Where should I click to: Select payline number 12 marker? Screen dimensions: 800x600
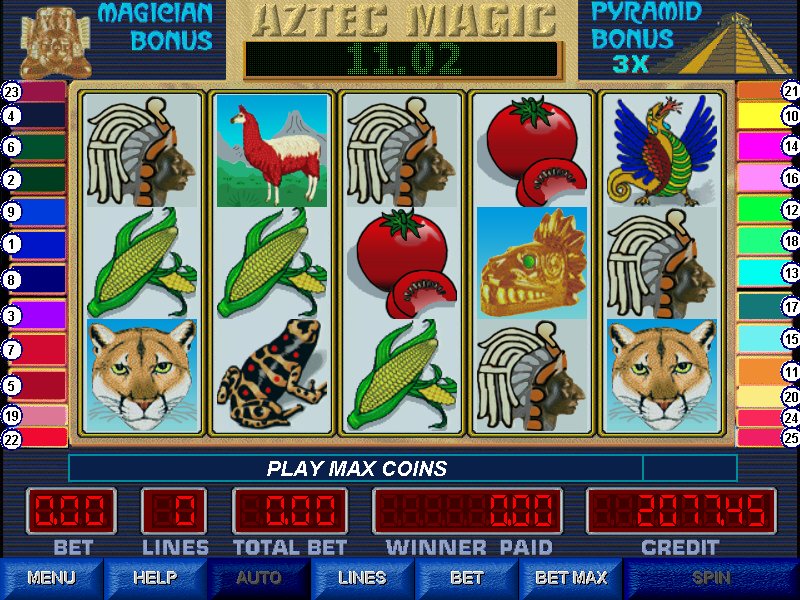coord(790,210)
